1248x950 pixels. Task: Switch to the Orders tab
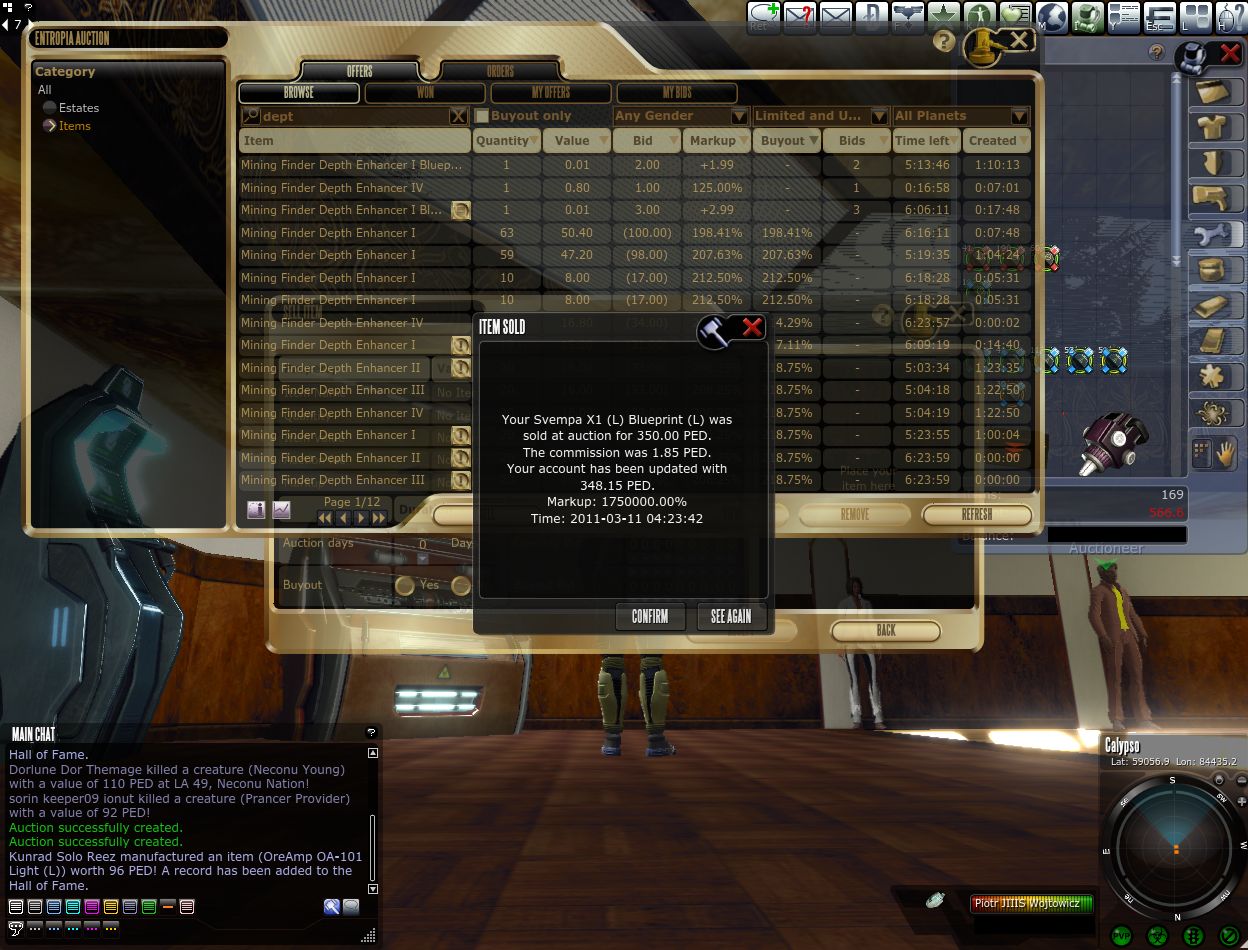coord(500,71)
